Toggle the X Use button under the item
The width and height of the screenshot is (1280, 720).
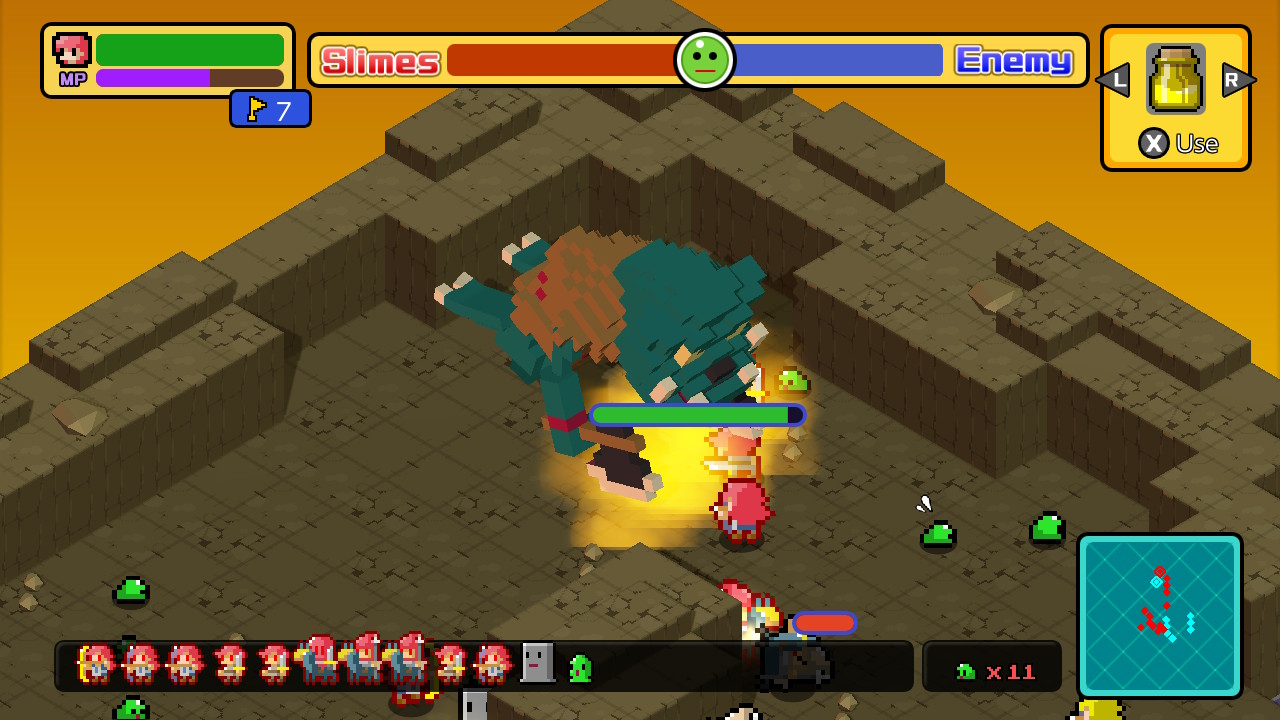point(1176,143)
